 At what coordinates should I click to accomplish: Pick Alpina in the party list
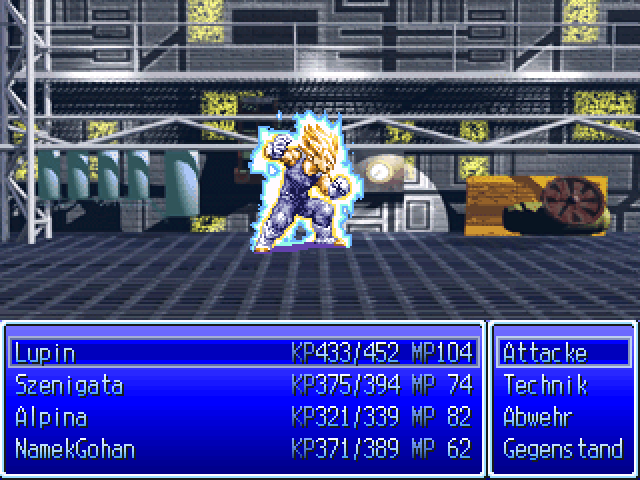click(x=51, y=417)
